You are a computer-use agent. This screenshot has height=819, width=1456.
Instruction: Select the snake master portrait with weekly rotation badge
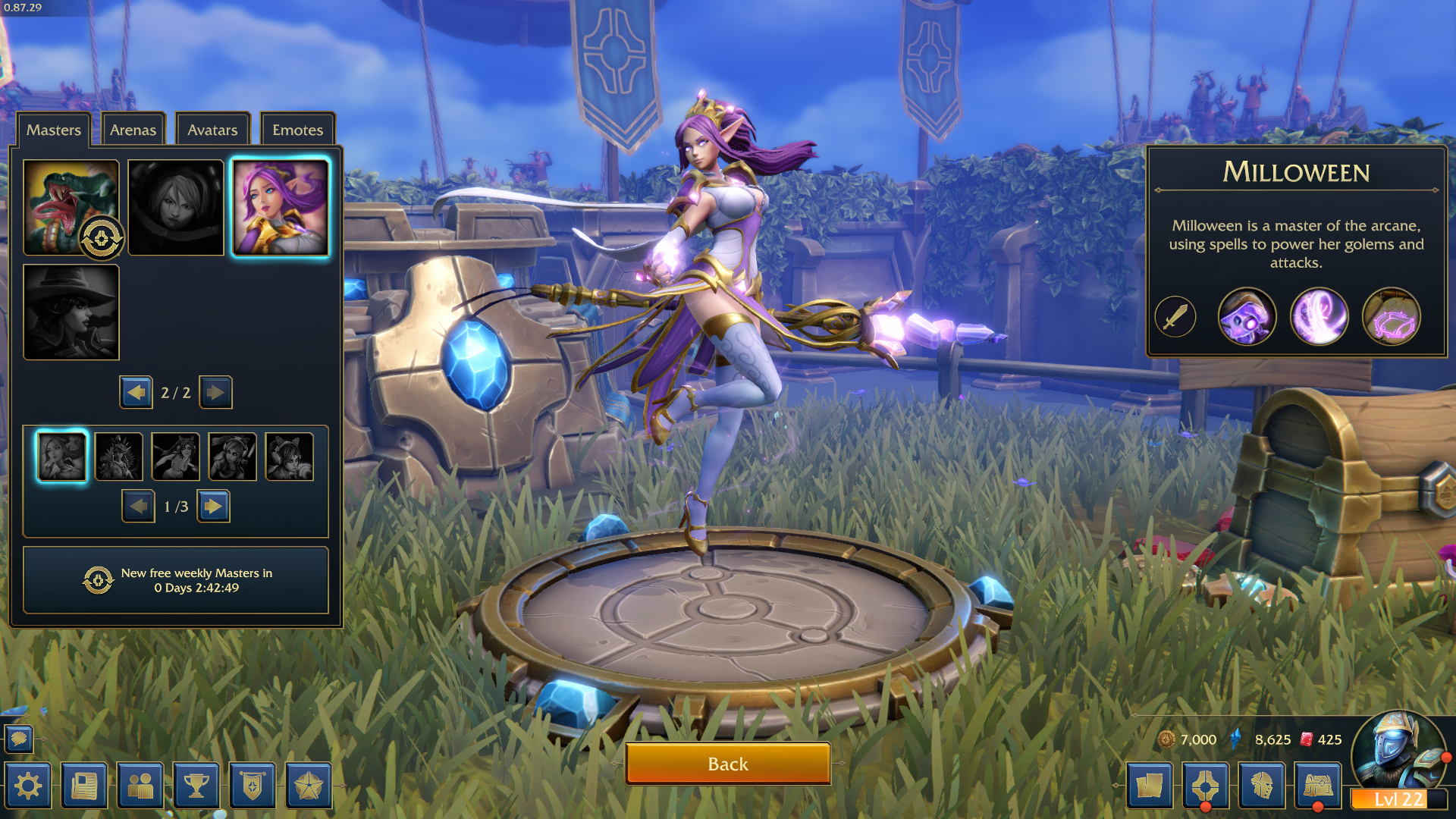pyautogui.click(x=71, y=206)
